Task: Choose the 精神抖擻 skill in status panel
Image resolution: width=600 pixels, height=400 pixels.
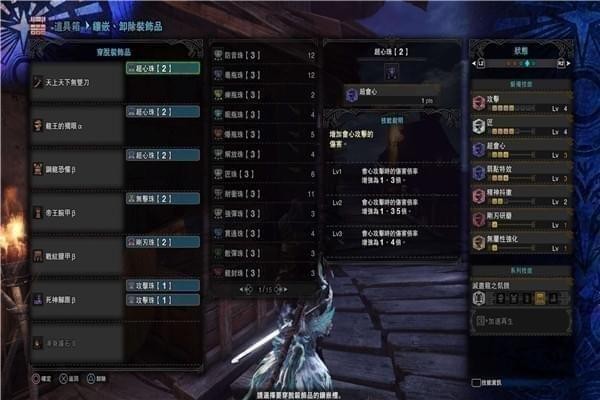Action: click(x=520, y=194)
